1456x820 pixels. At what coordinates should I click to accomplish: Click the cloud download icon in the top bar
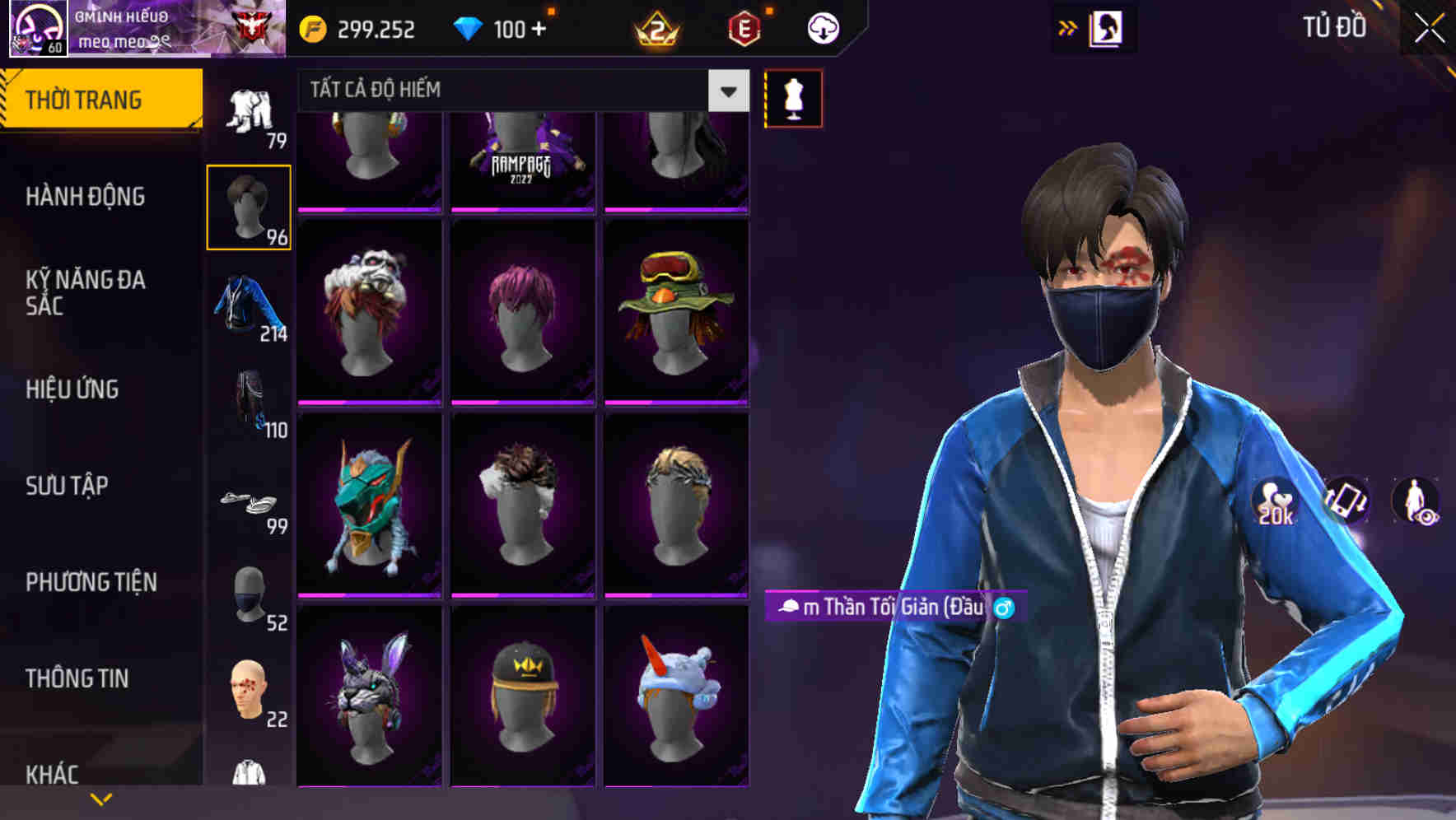point(821,27)
